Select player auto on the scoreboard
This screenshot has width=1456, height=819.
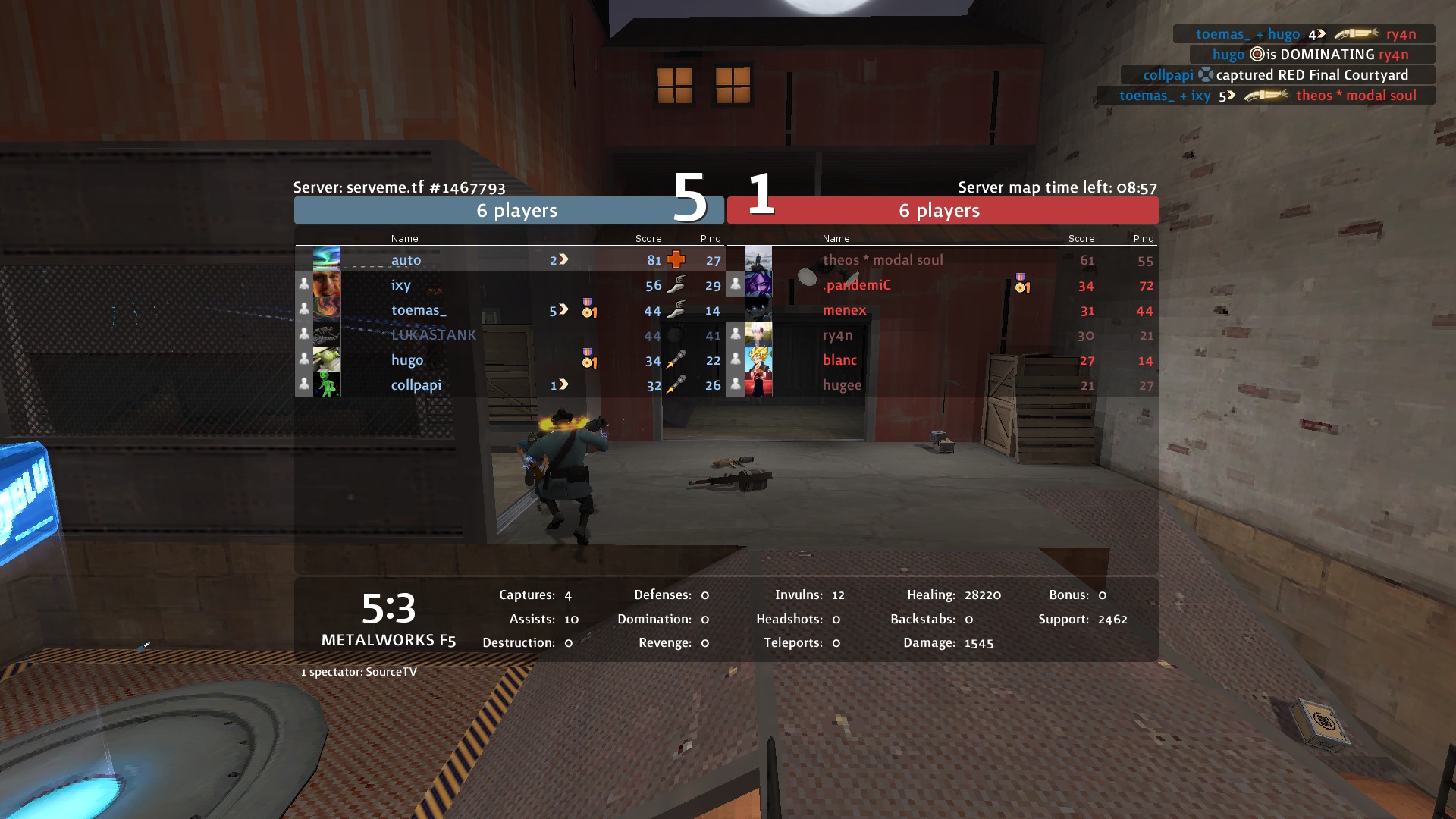(406, 260)
